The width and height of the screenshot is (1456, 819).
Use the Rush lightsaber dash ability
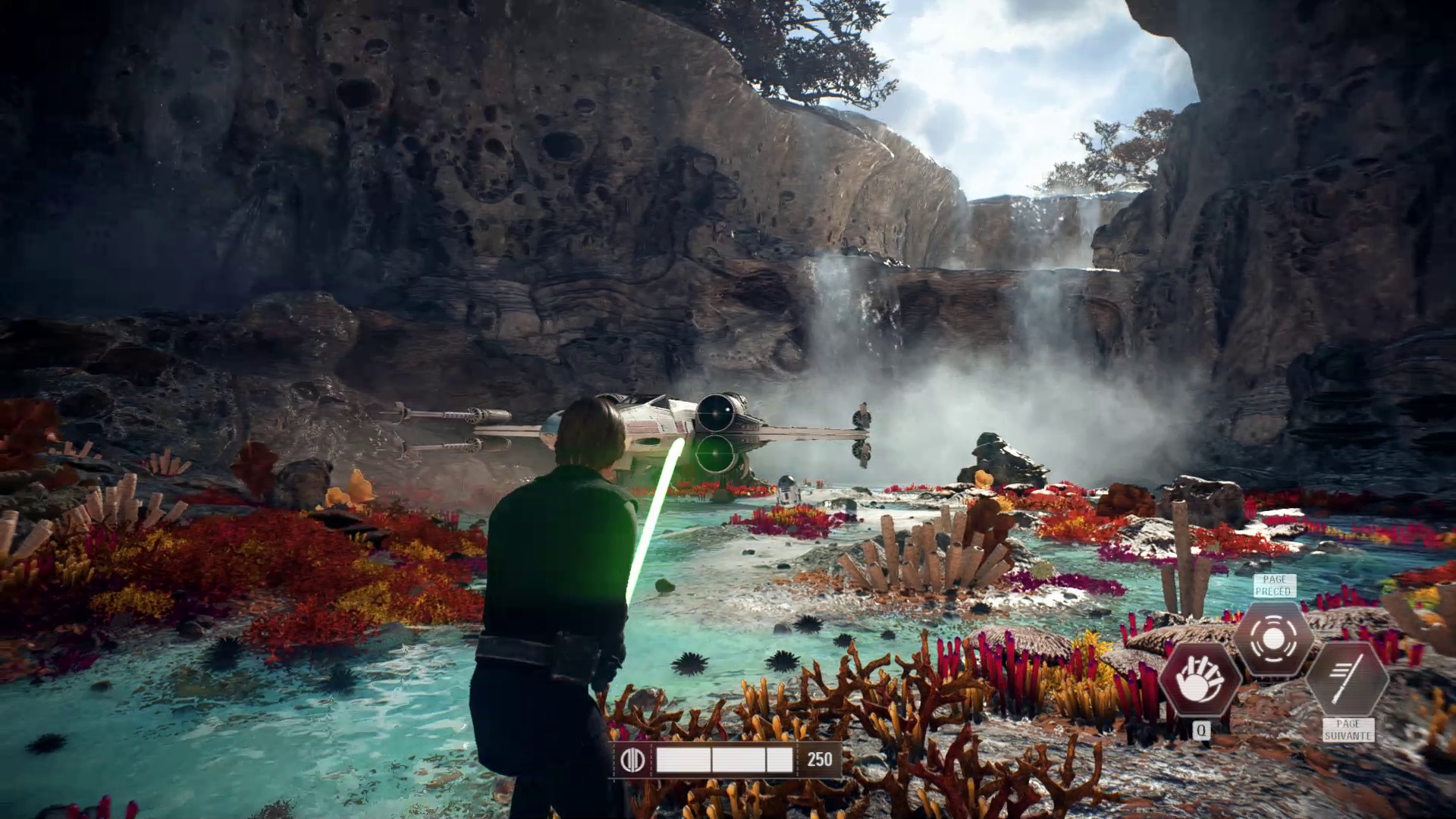[x=1347, y=679]
